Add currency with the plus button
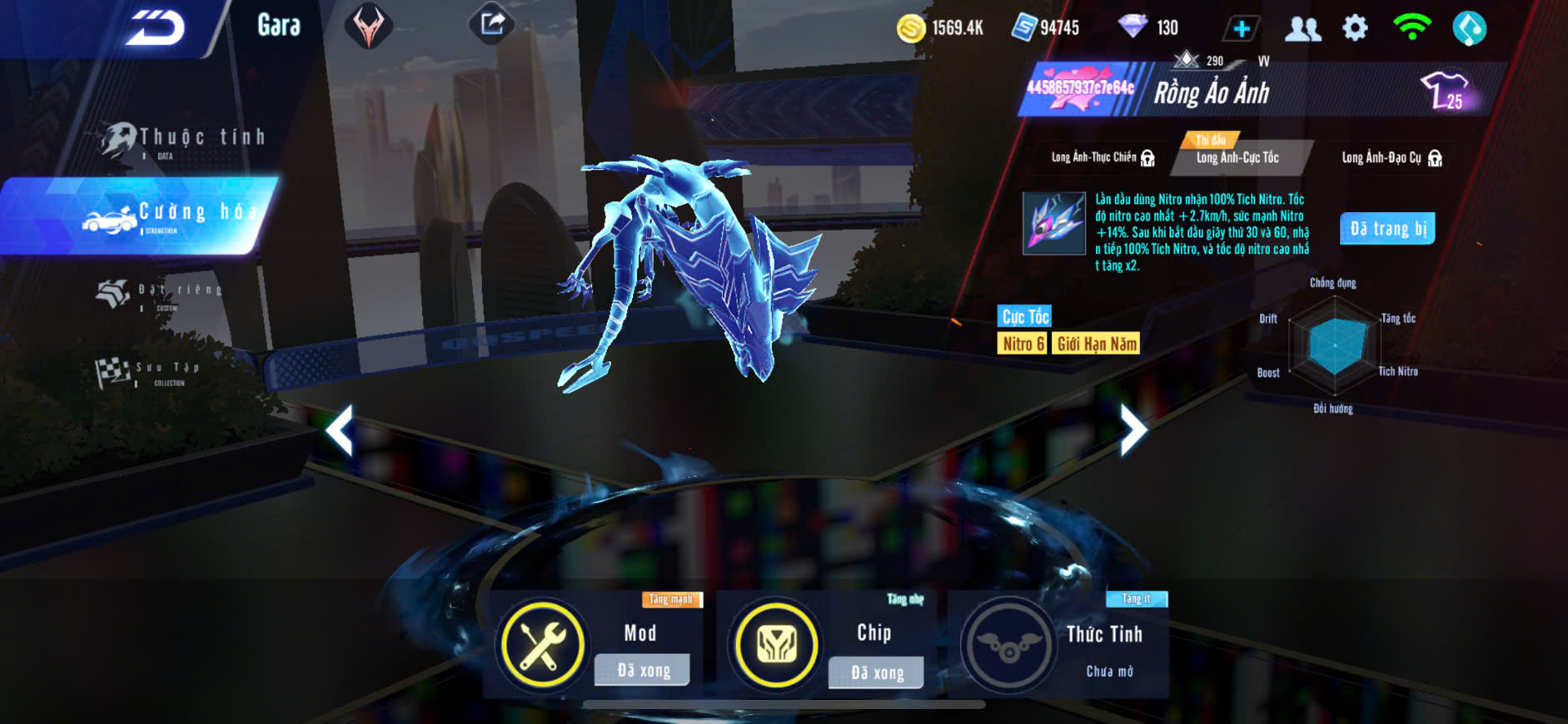1568x724 pixels. pyautogui.click(x=1241, y=28)
